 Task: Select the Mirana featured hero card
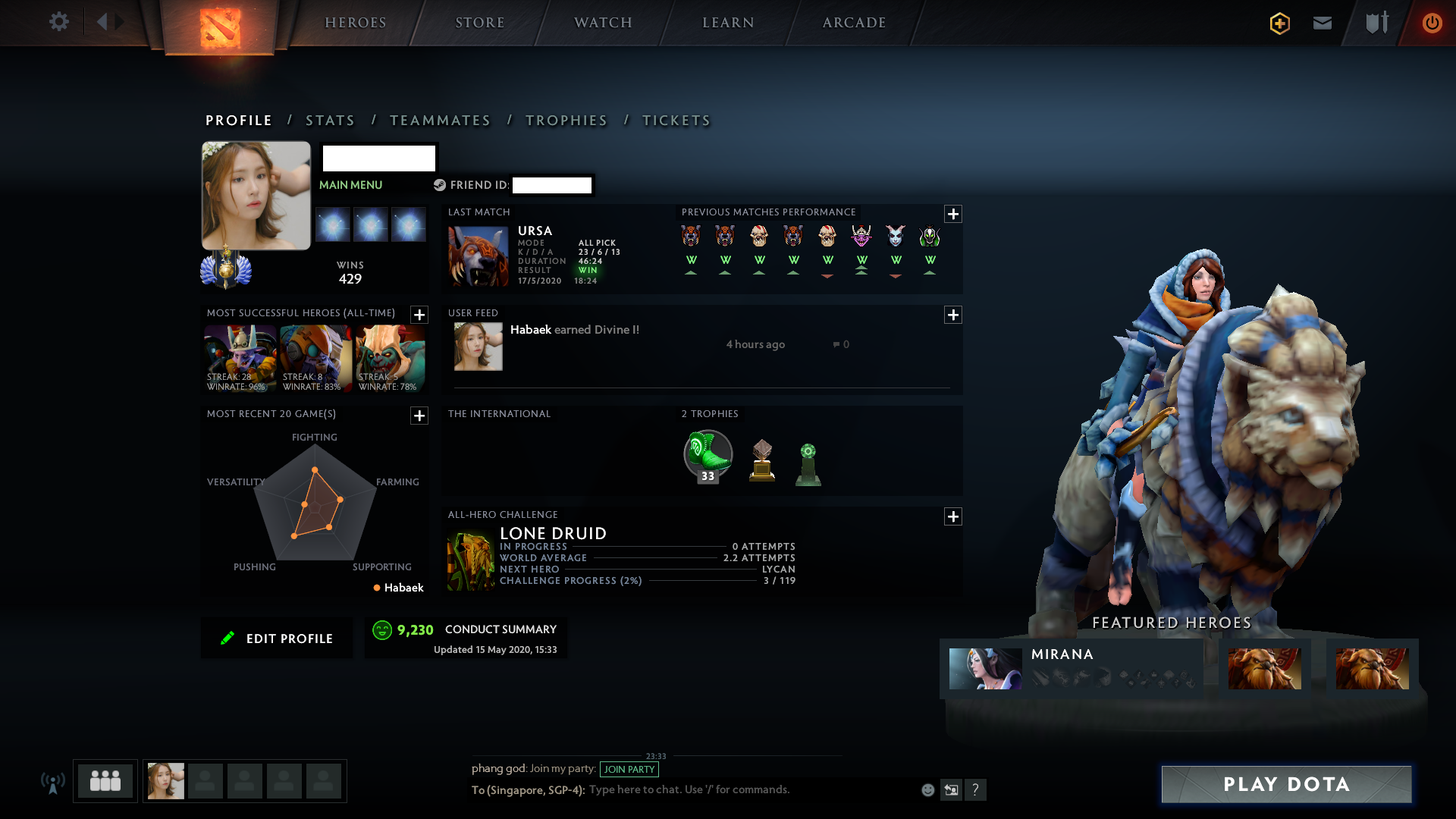(x=1071, y=667)
